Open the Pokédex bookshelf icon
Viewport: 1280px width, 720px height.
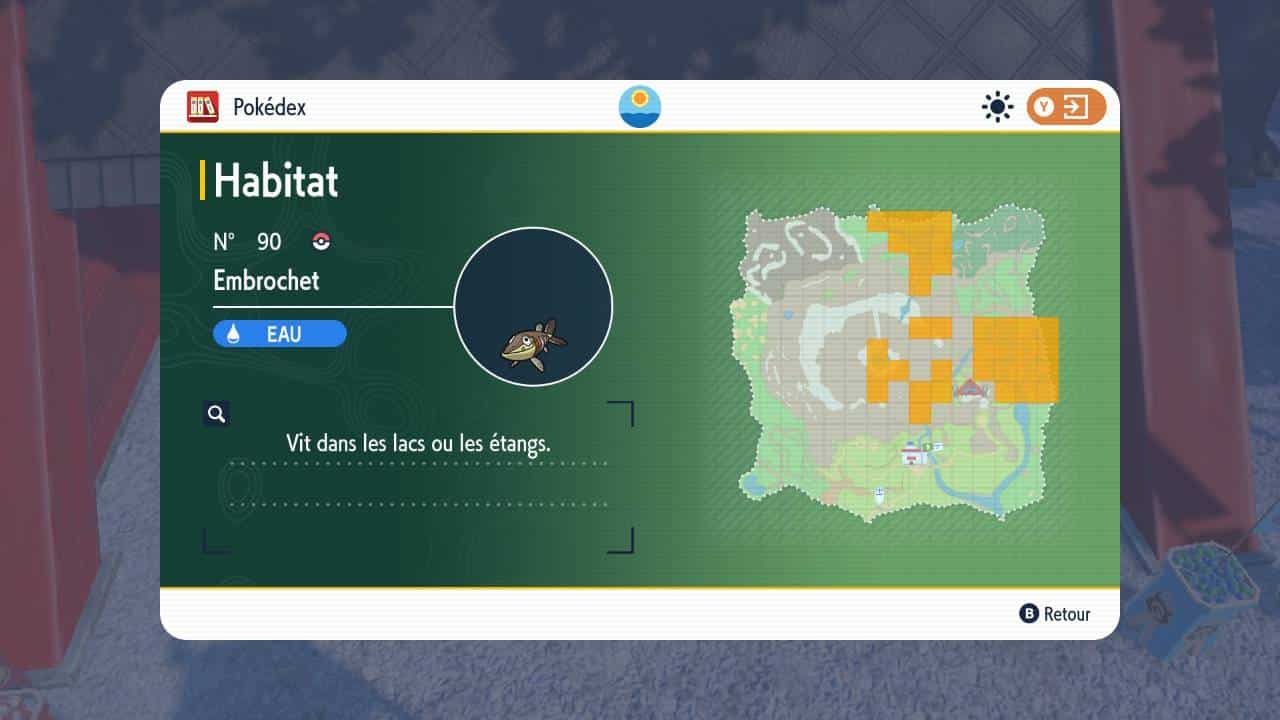[202, 107]
